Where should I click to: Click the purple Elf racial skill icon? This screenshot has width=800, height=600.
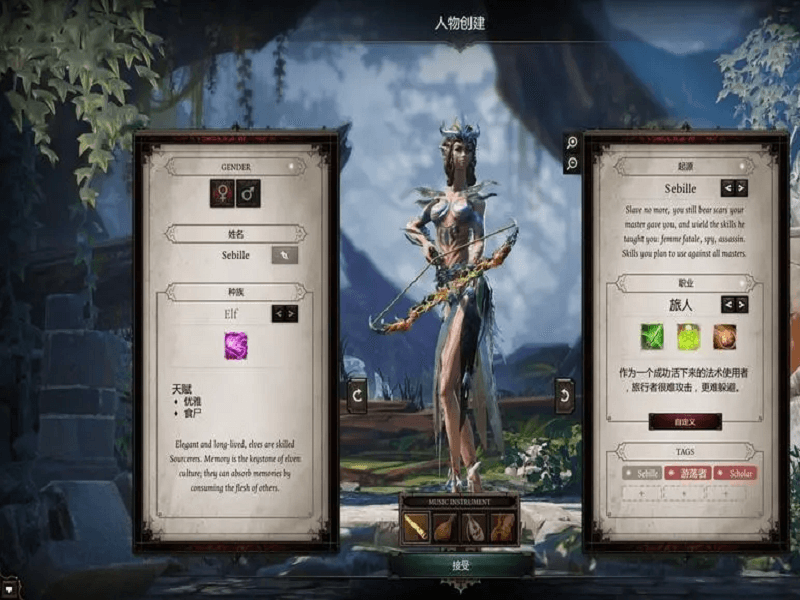[236, 346]
